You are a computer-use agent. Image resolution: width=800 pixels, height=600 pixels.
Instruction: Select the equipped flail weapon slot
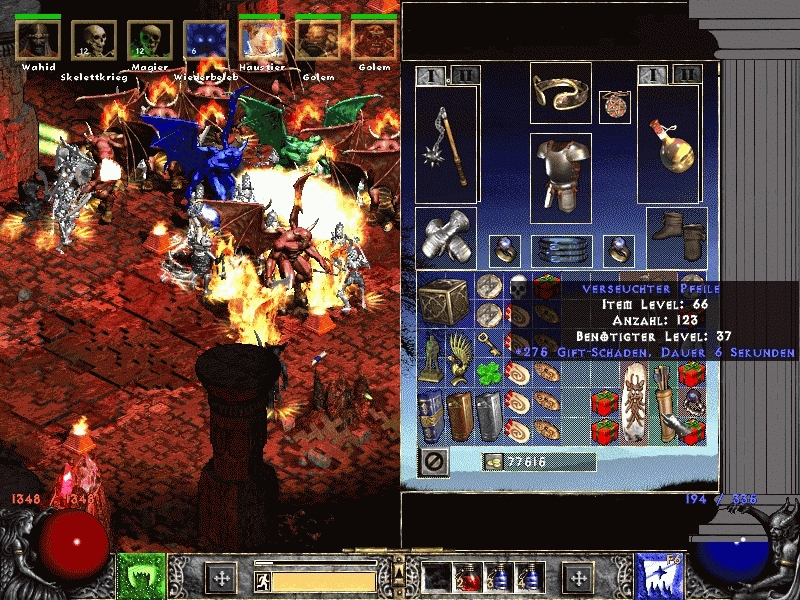pos(445,145)
